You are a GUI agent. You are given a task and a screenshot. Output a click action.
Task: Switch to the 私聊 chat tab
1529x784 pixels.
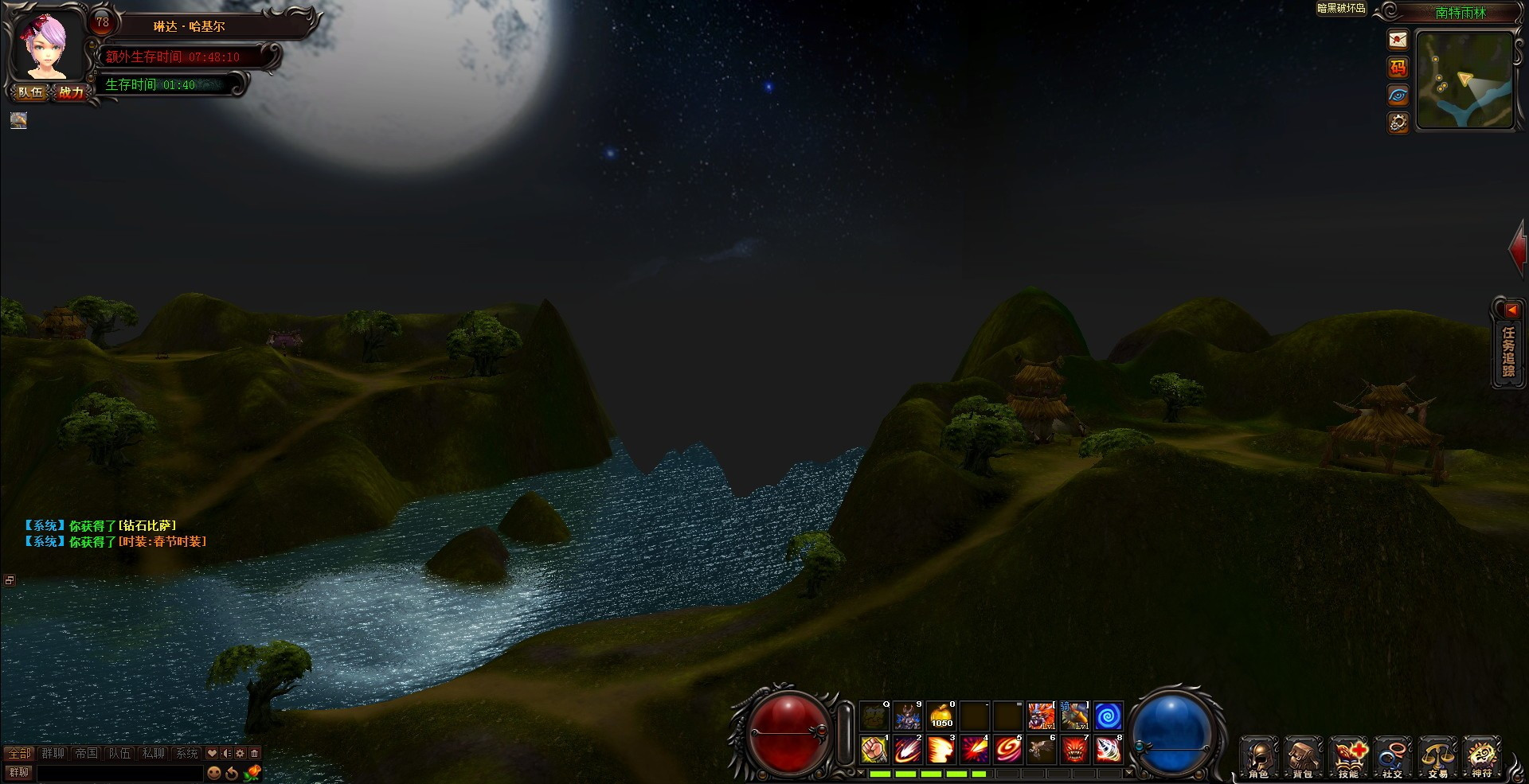pyautogui.click(x=153, y=754)
